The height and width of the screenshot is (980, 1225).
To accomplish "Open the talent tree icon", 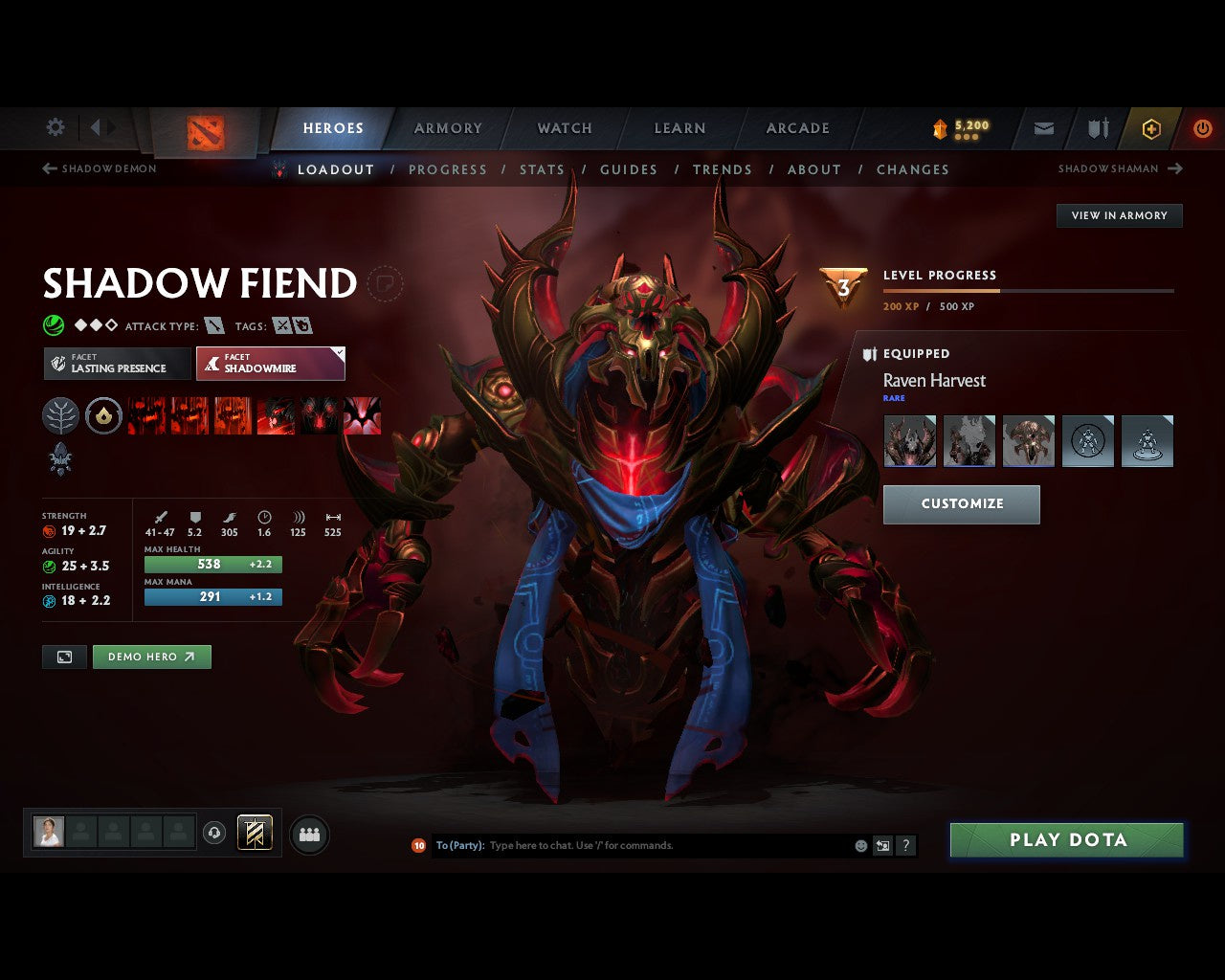I will point(60,415).
